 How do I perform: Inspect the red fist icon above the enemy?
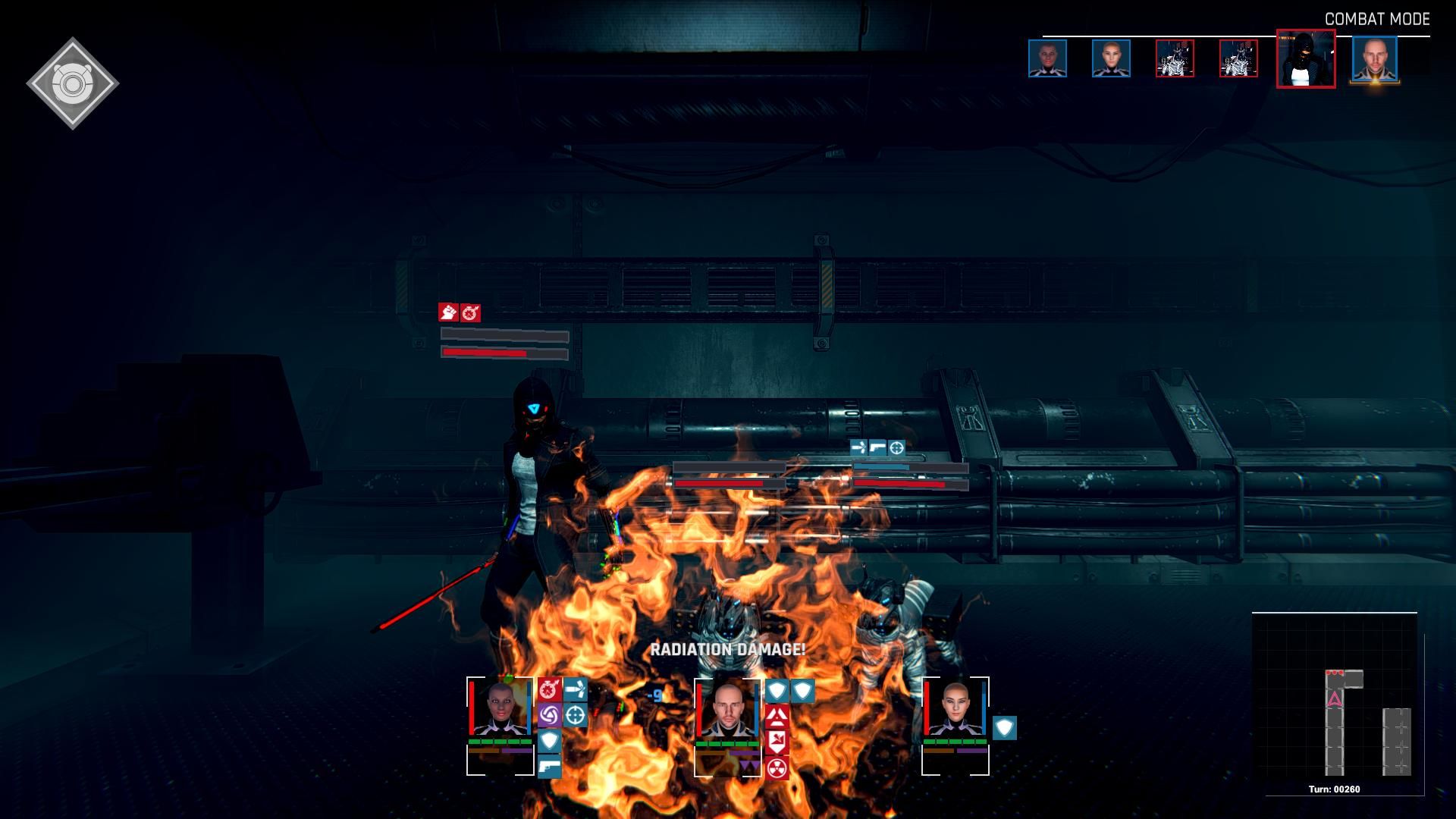[x=448, y=312]
